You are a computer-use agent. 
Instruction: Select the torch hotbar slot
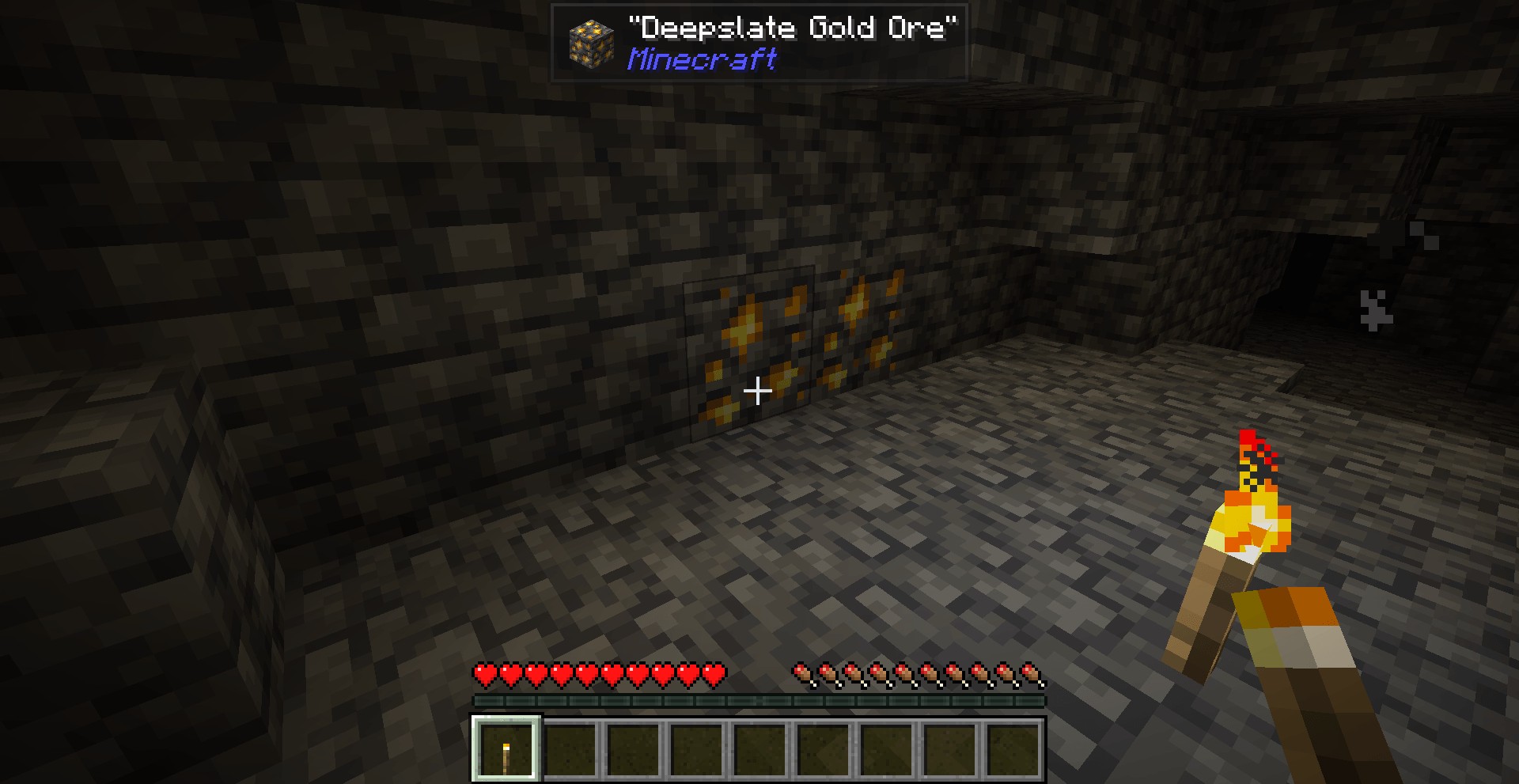click(506, 748)
